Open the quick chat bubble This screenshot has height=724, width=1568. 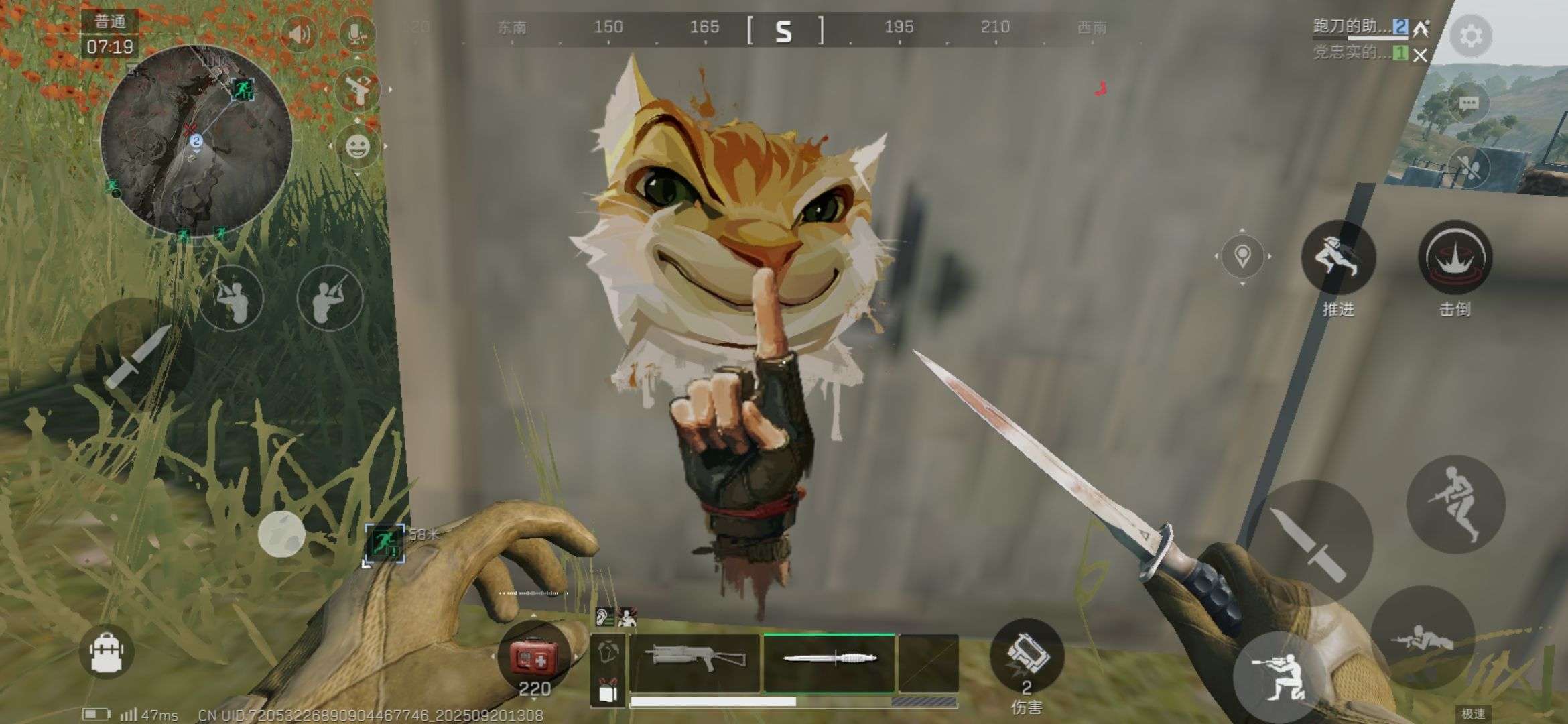click(x=1468, y=103)
